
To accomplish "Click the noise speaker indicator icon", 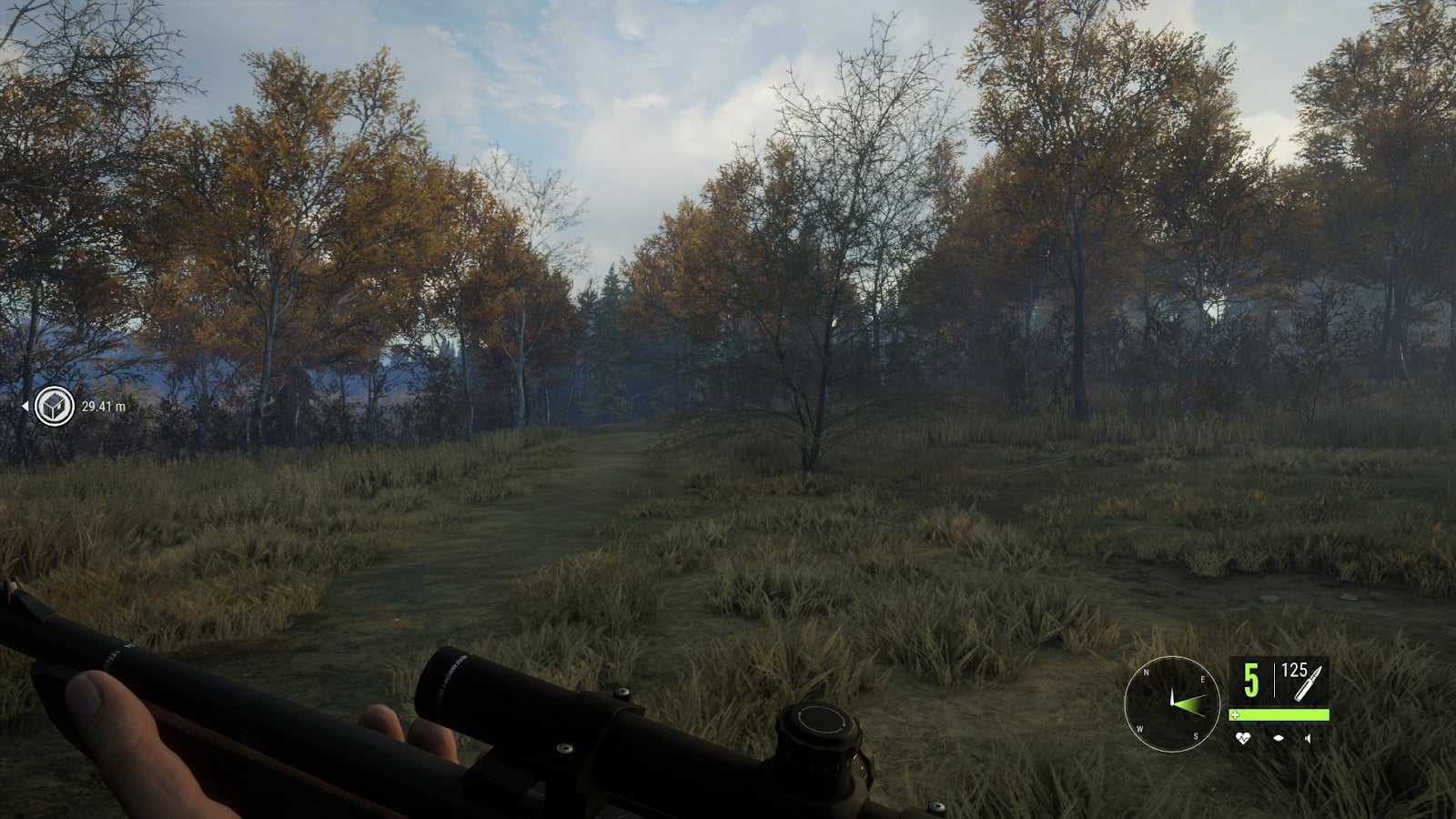I will (x=1307, y=738).
